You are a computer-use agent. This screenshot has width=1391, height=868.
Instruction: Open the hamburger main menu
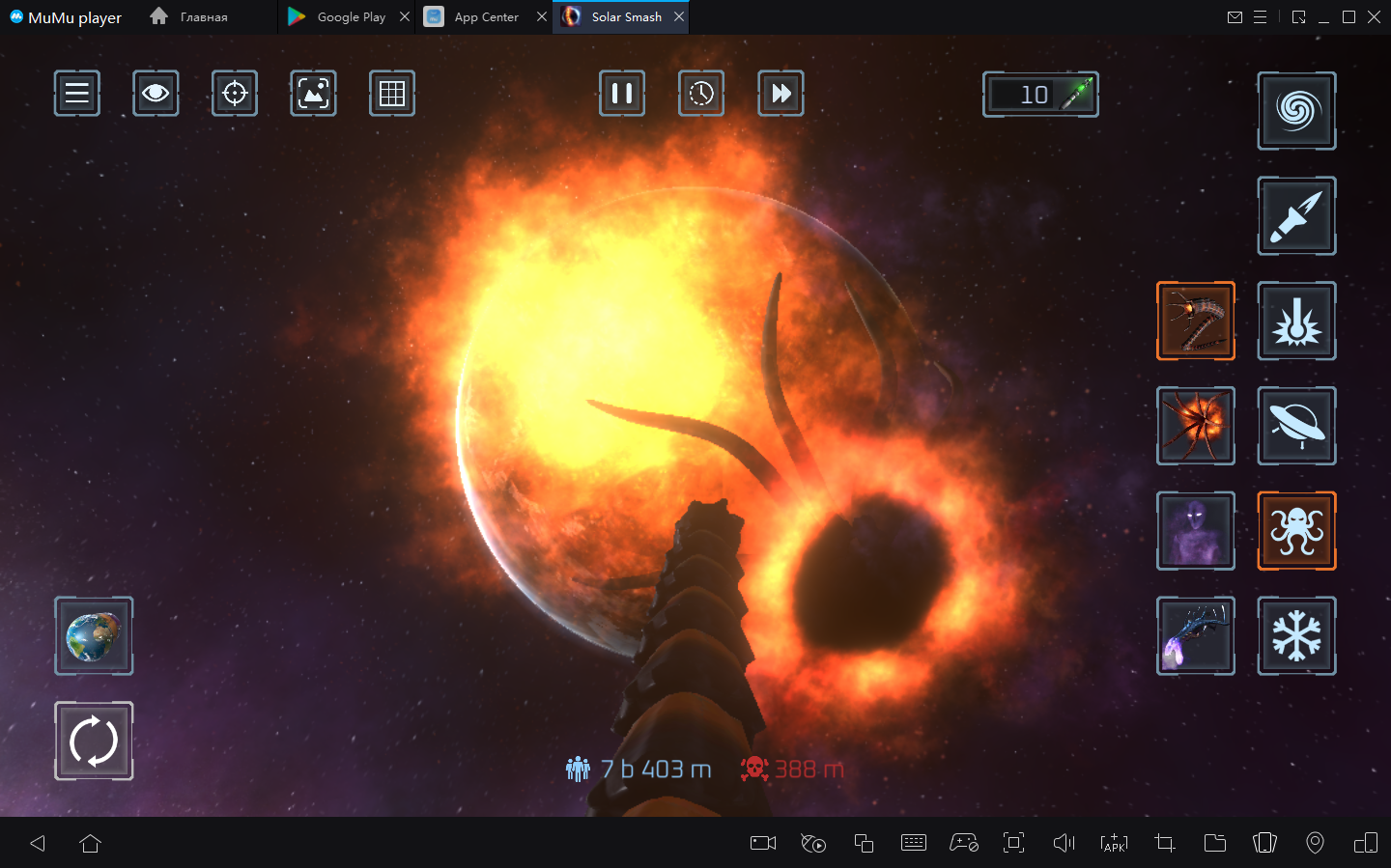(77, 94)
